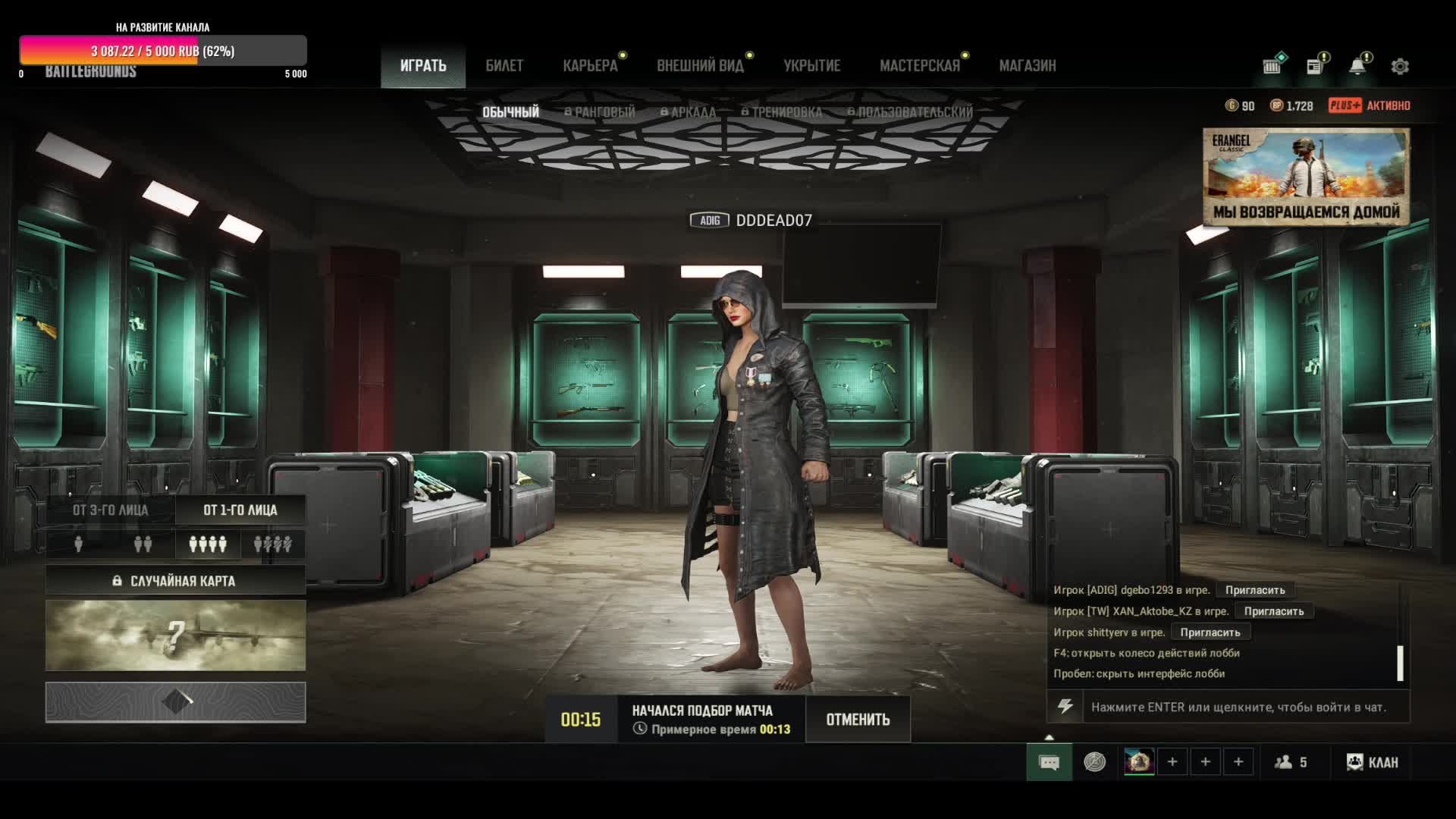This screenshot has width=1456, height=819.
Task: Select the РАНГОВЫЙ ranked mode tab
Action: point(600,112)
